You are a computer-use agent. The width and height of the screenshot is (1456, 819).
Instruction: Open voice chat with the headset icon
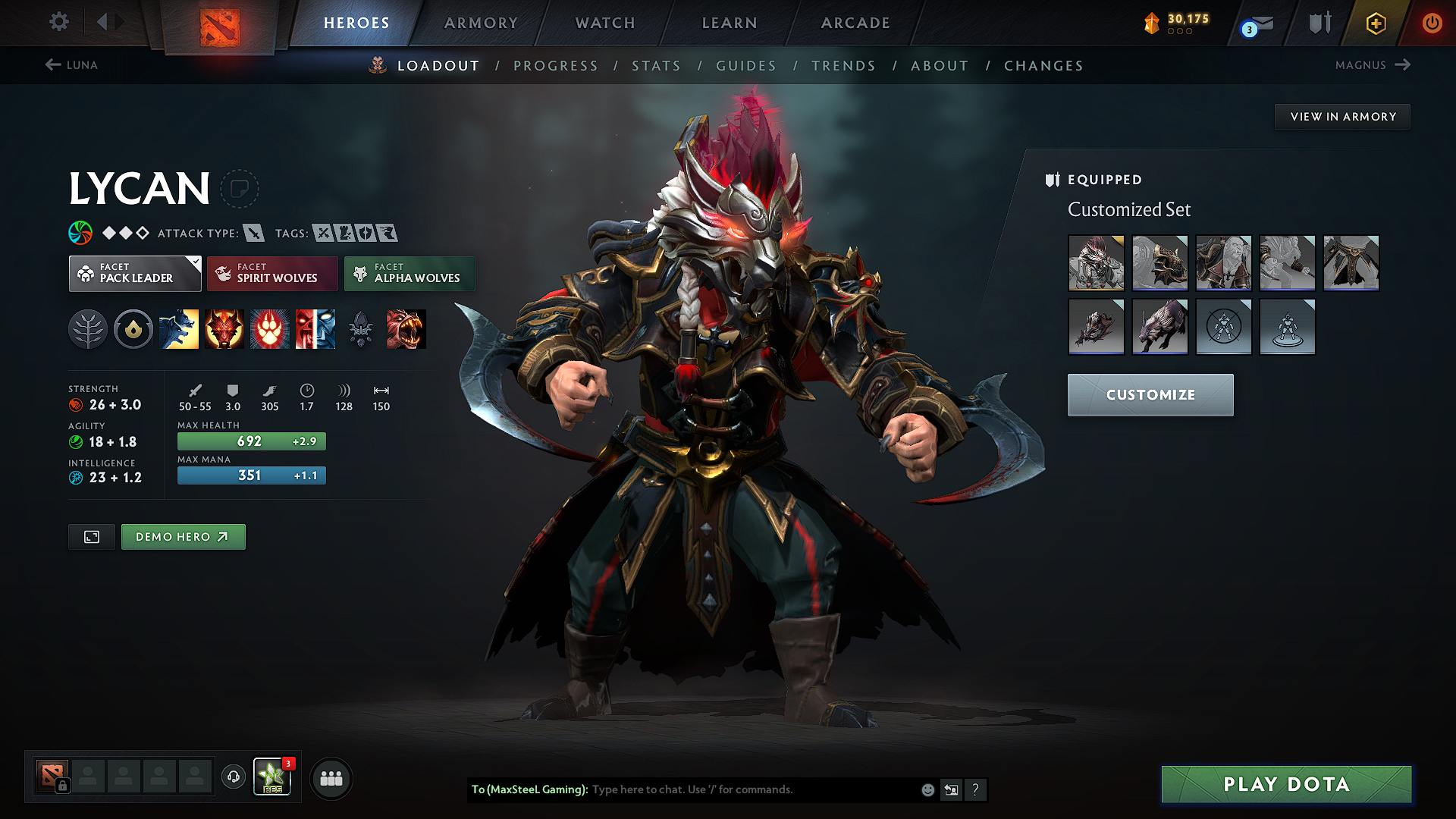[233, 778]
